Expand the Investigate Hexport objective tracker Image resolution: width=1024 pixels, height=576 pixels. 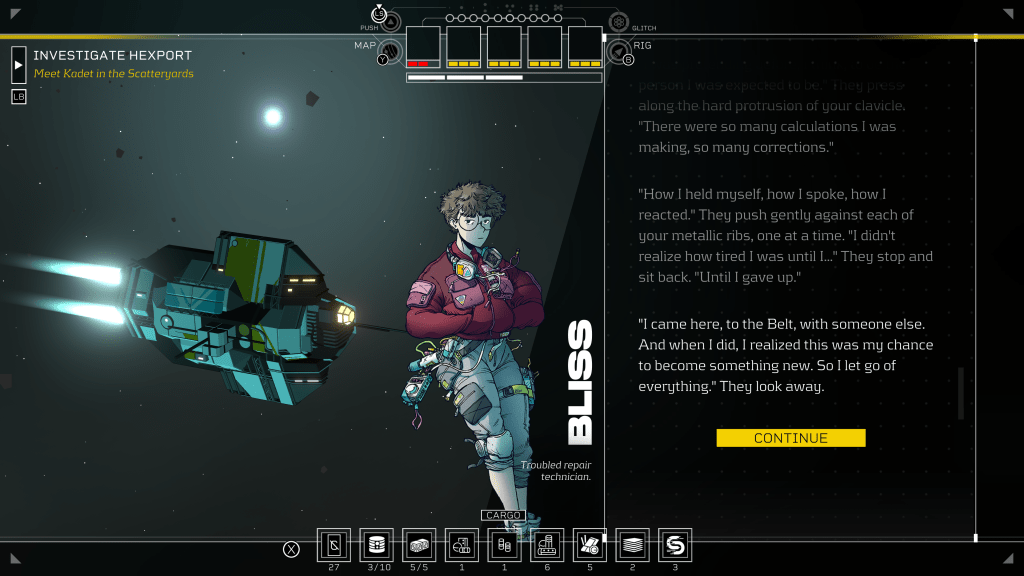click(19, 64)
